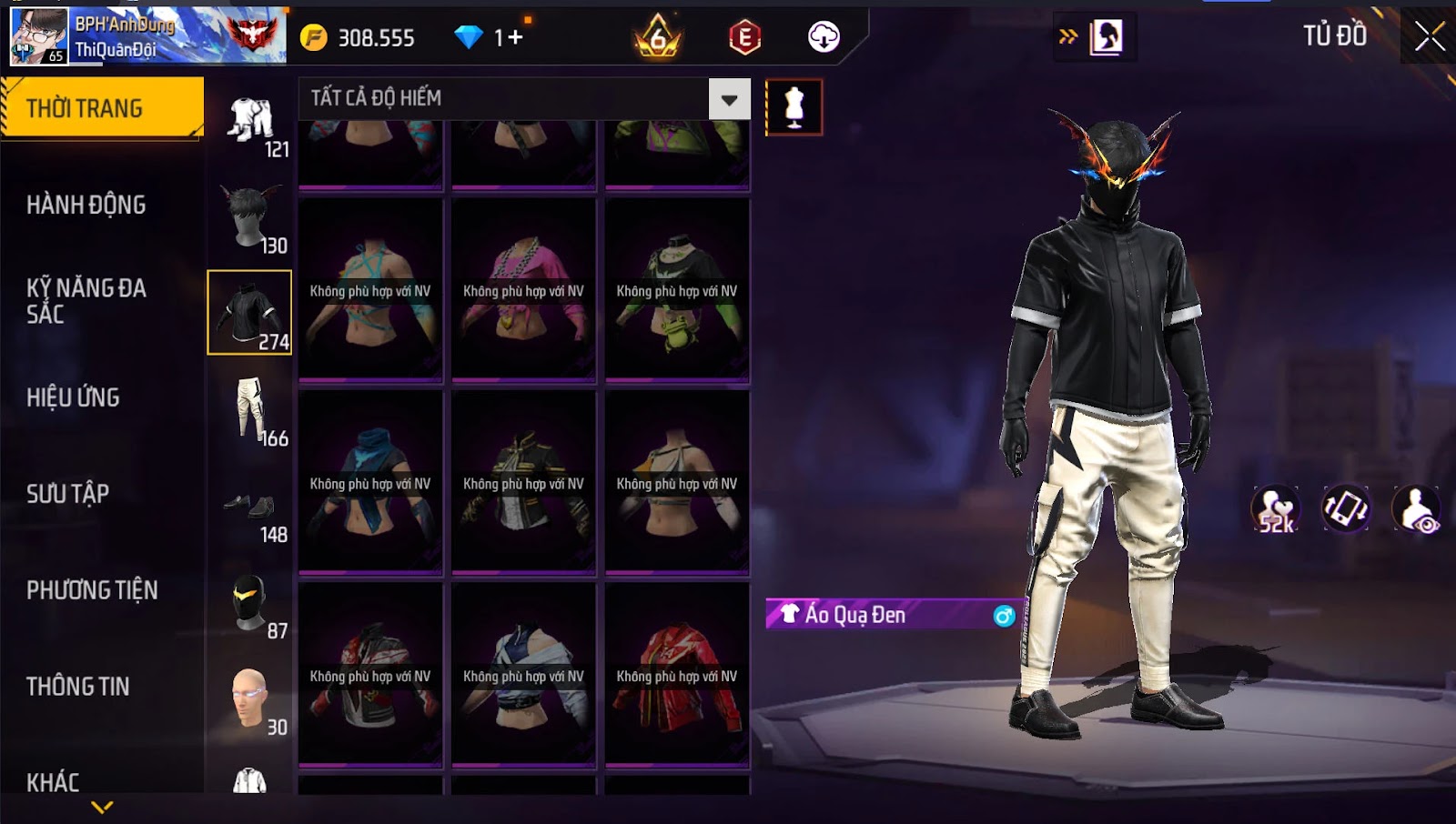Open the Thời Trang category
The height and width of the screenshot is (824, 1456).
101,108
